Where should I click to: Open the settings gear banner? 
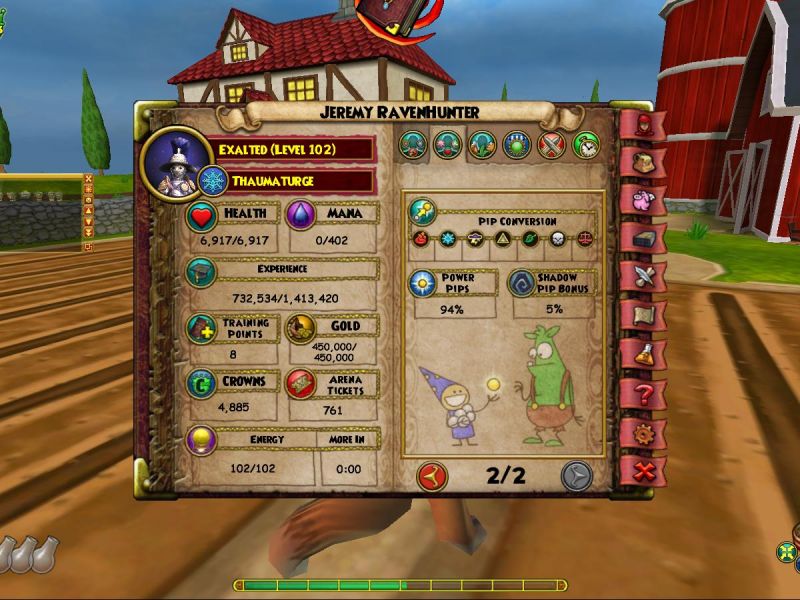click(644, 431)
